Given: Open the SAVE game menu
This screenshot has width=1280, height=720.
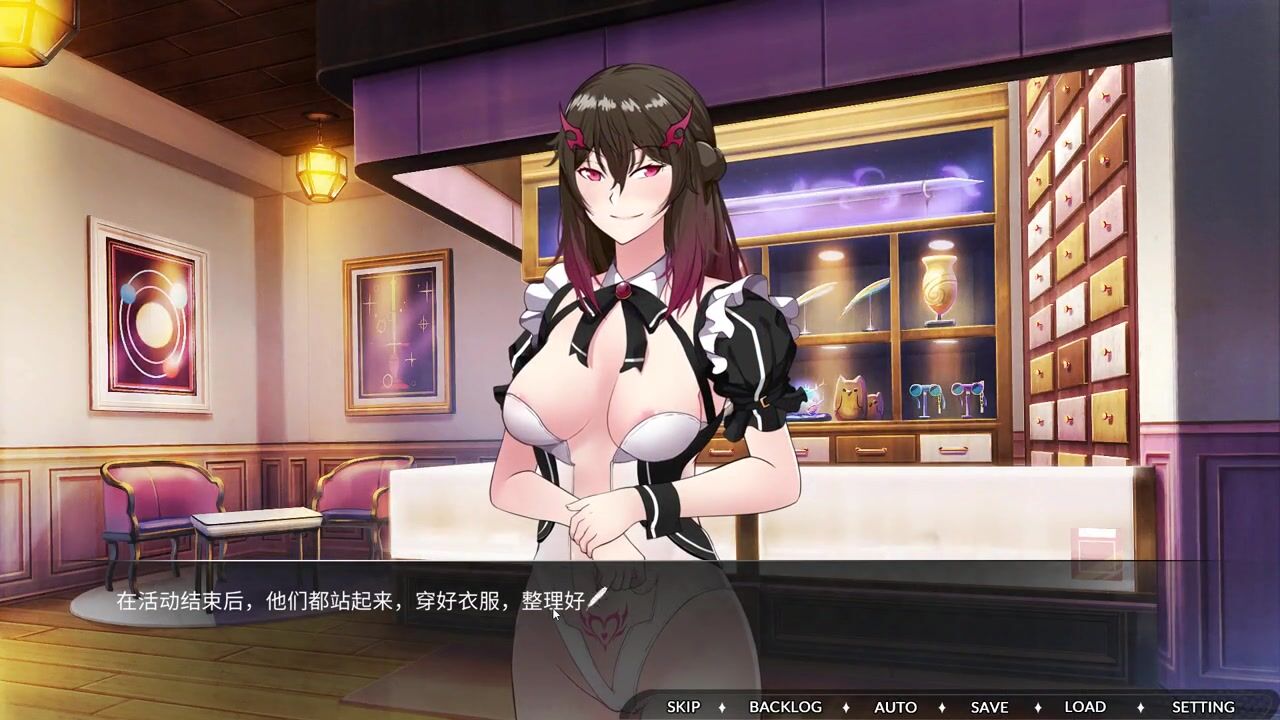Looking at the screenshot, I should click(x=989, y=707).
